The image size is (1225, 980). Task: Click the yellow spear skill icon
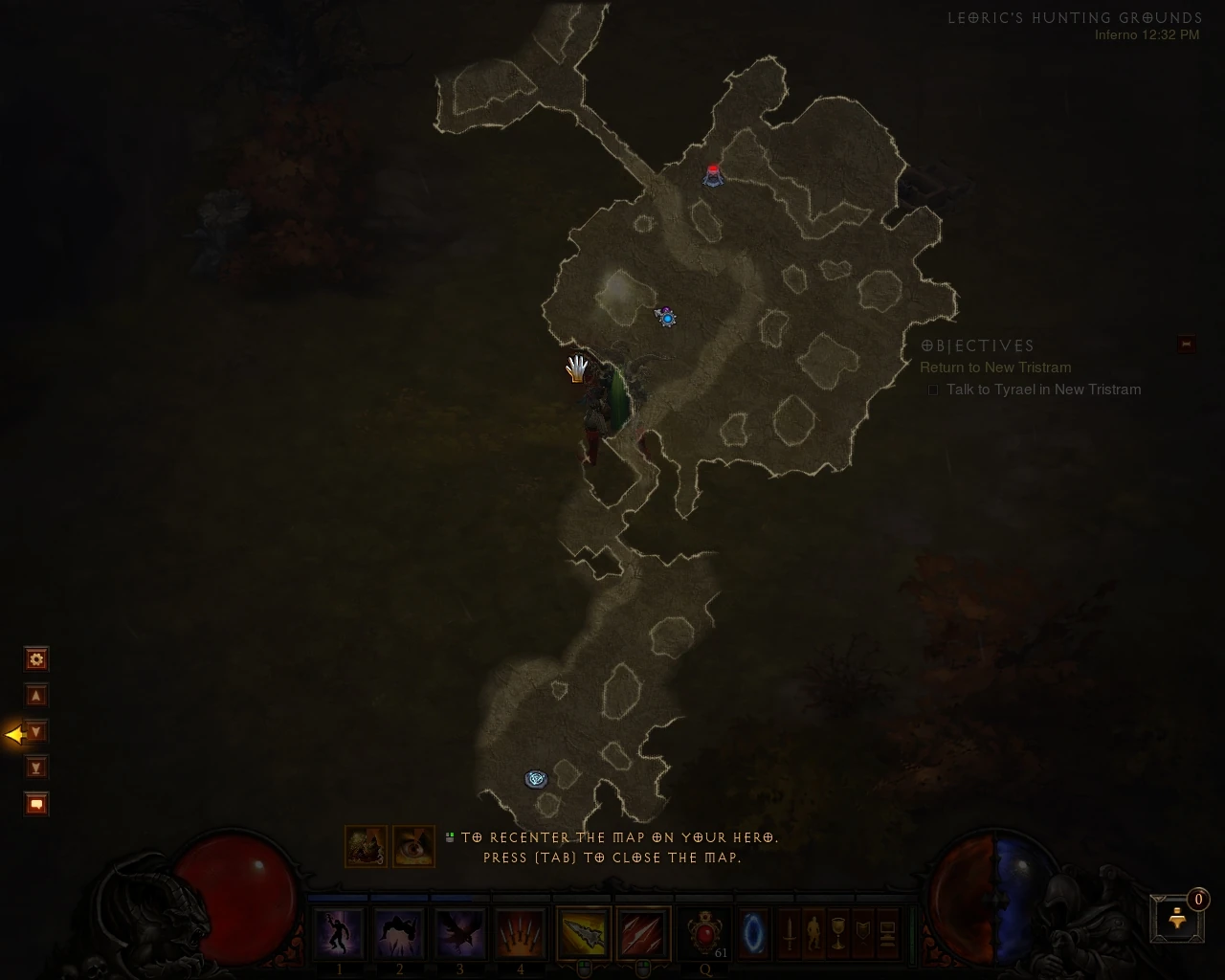point(584,933)
